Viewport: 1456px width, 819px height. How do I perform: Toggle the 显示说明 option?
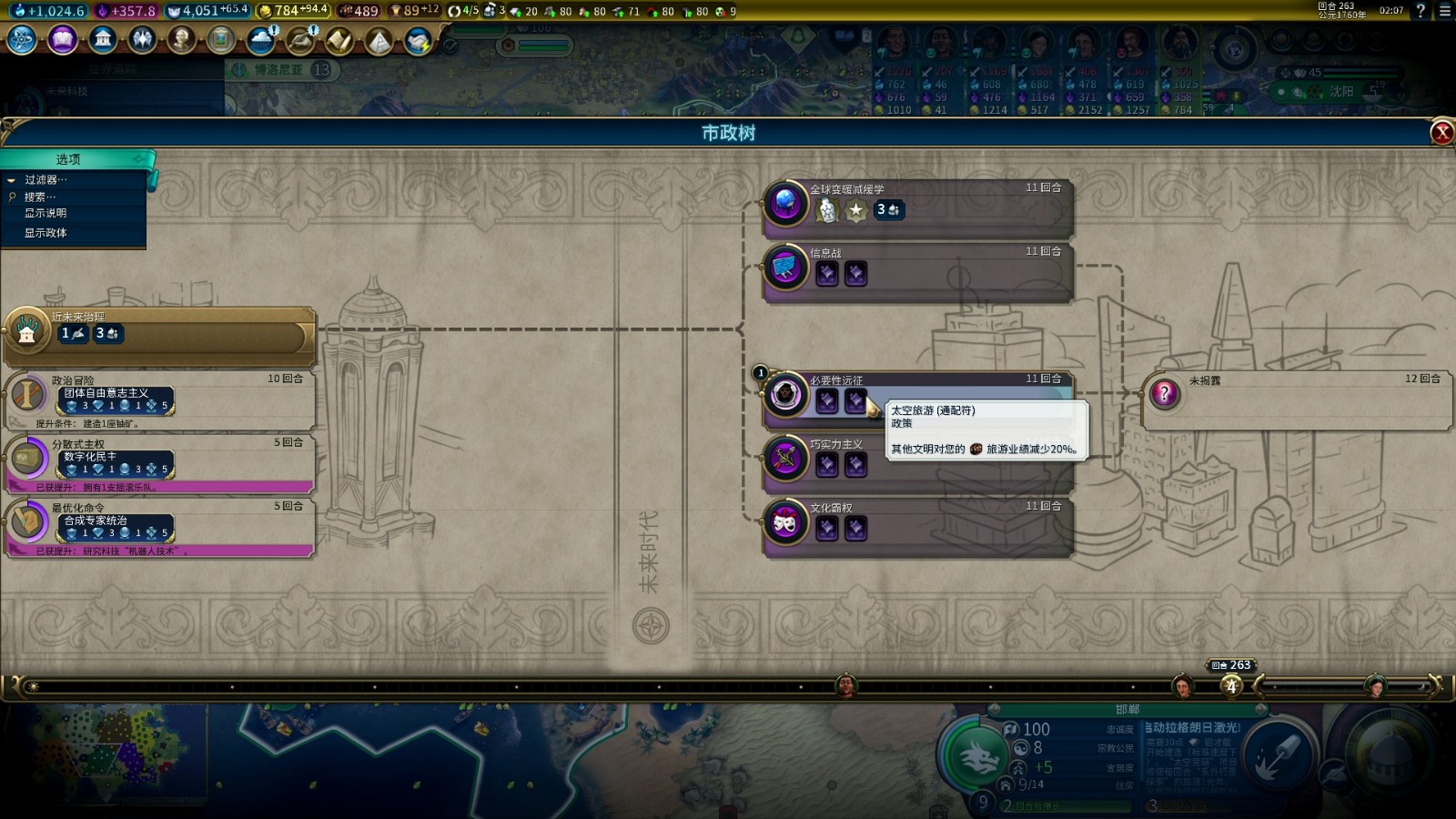pyautogui.click(x=45, y=213)
